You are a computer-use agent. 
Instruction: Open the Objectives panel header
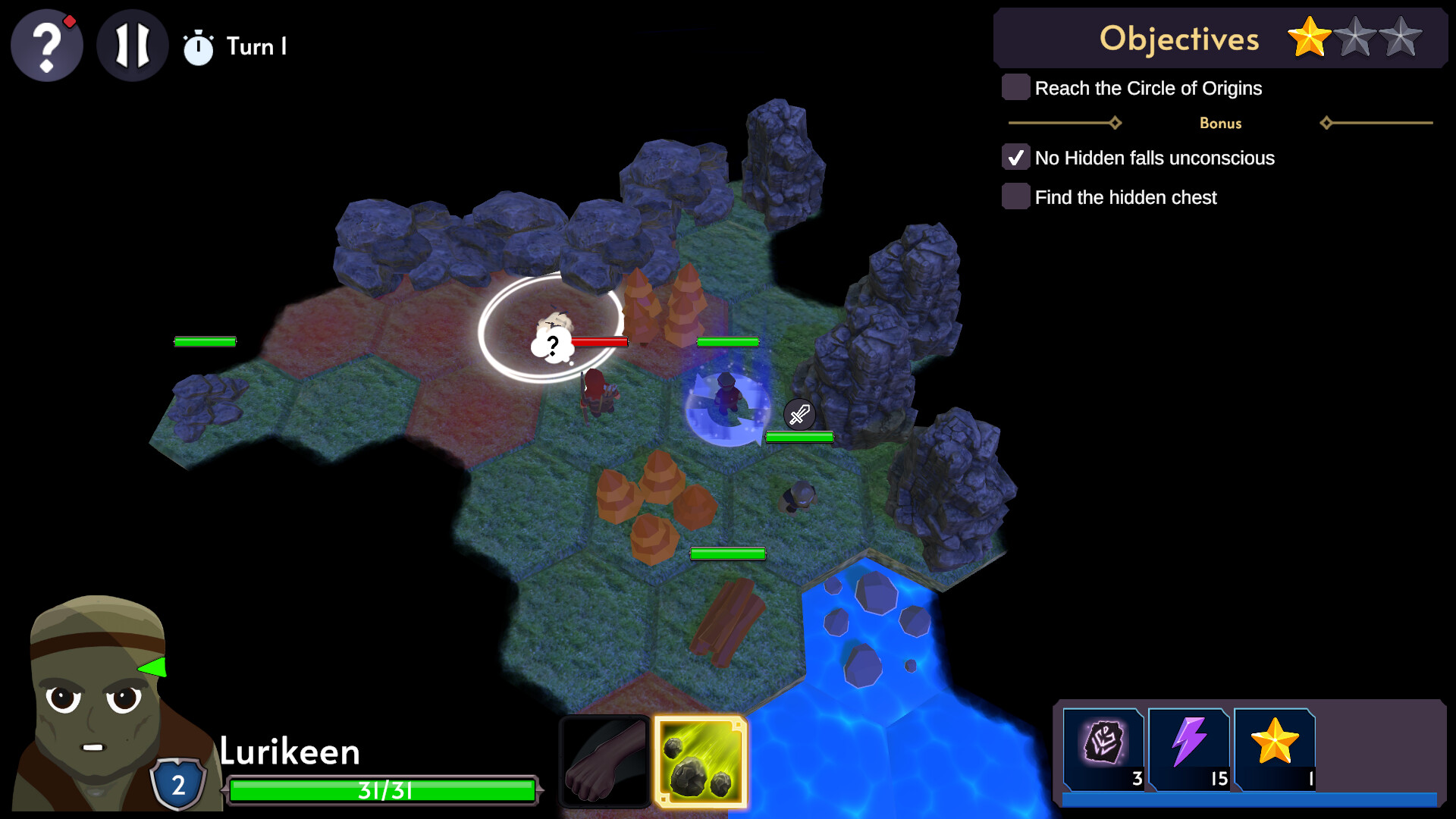[1179, 38]
